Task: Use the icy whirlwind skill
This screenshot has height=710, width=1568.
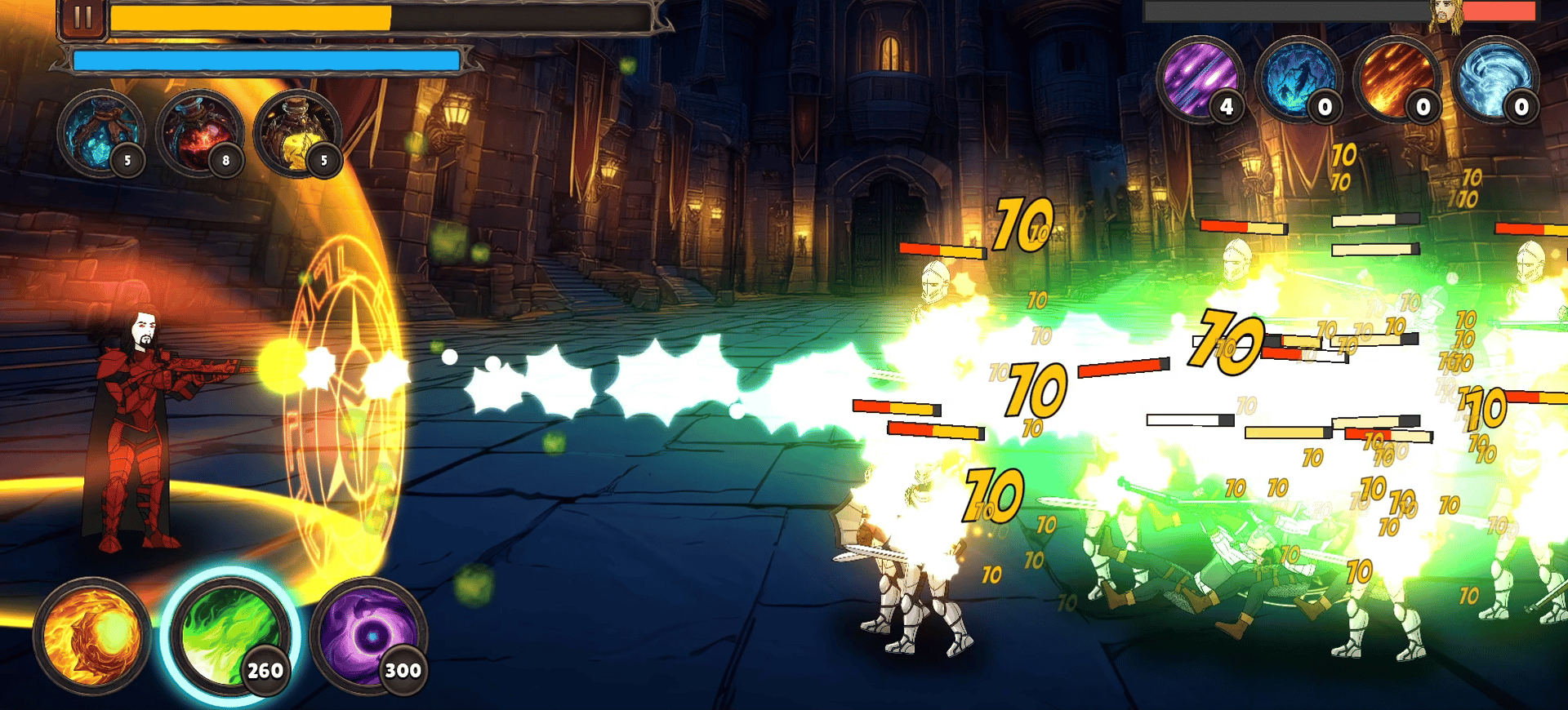Action: coord(1495,79)
